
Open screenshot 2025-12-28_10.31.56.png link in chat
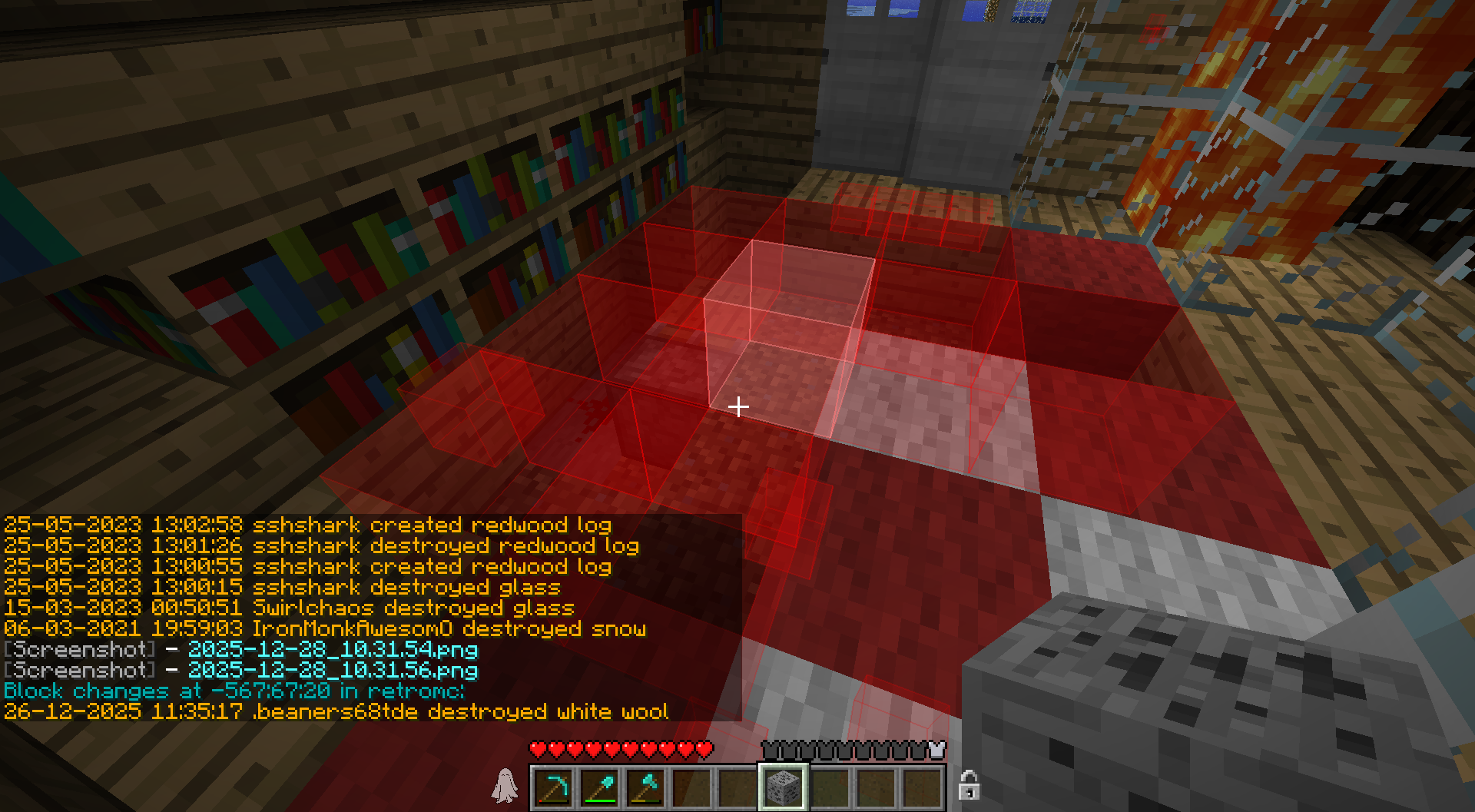point(333,671)
